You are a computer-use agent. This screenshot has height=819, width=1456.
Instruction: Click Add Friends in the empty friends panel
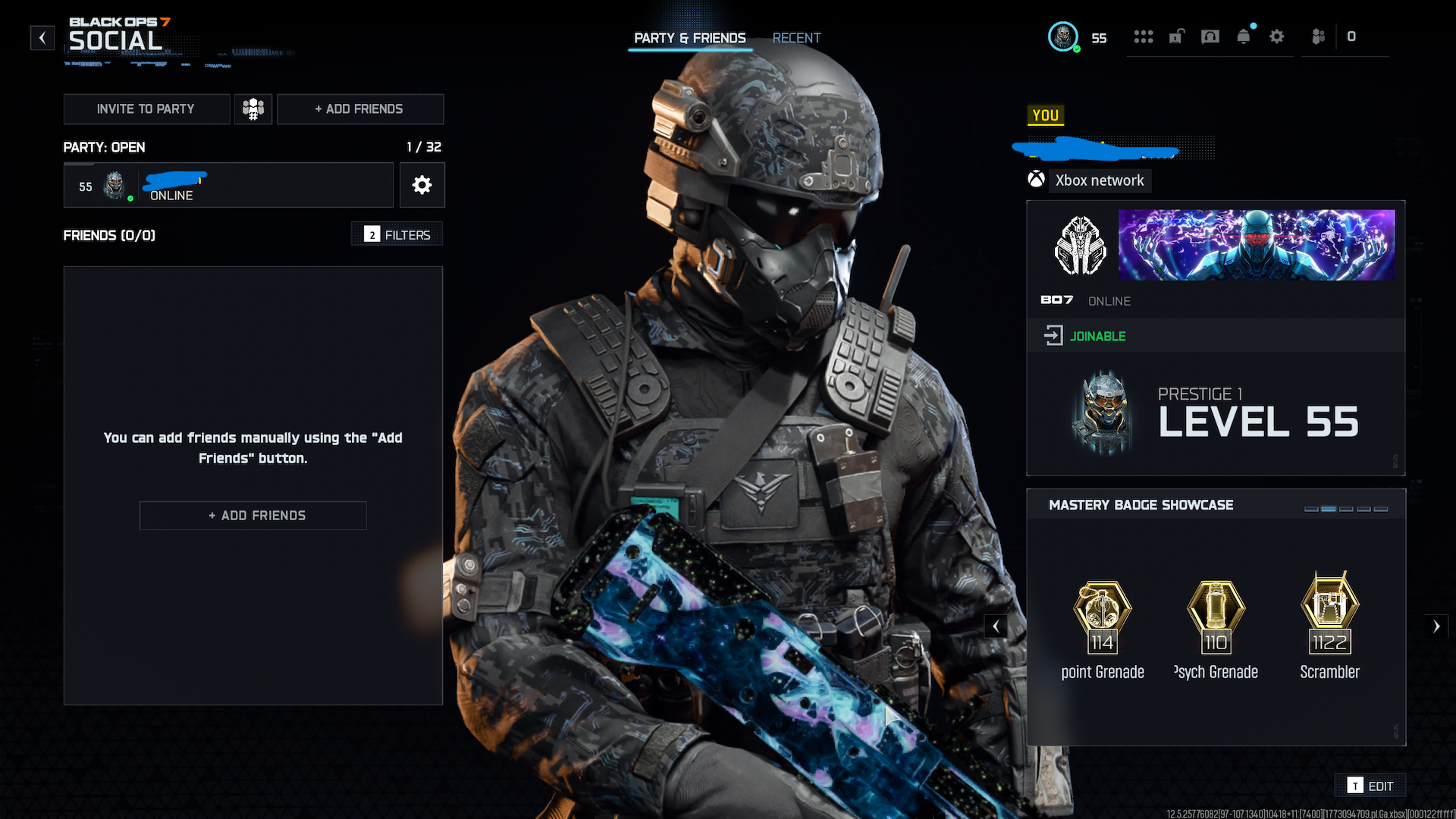coord(253,516)
